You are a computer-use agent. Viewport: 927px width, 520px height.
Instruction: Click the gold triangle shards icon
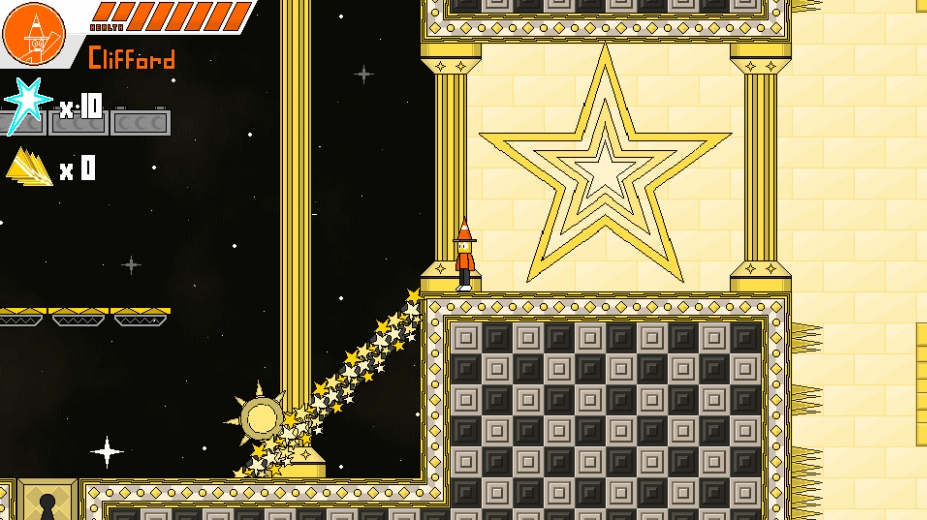[29, 167]
